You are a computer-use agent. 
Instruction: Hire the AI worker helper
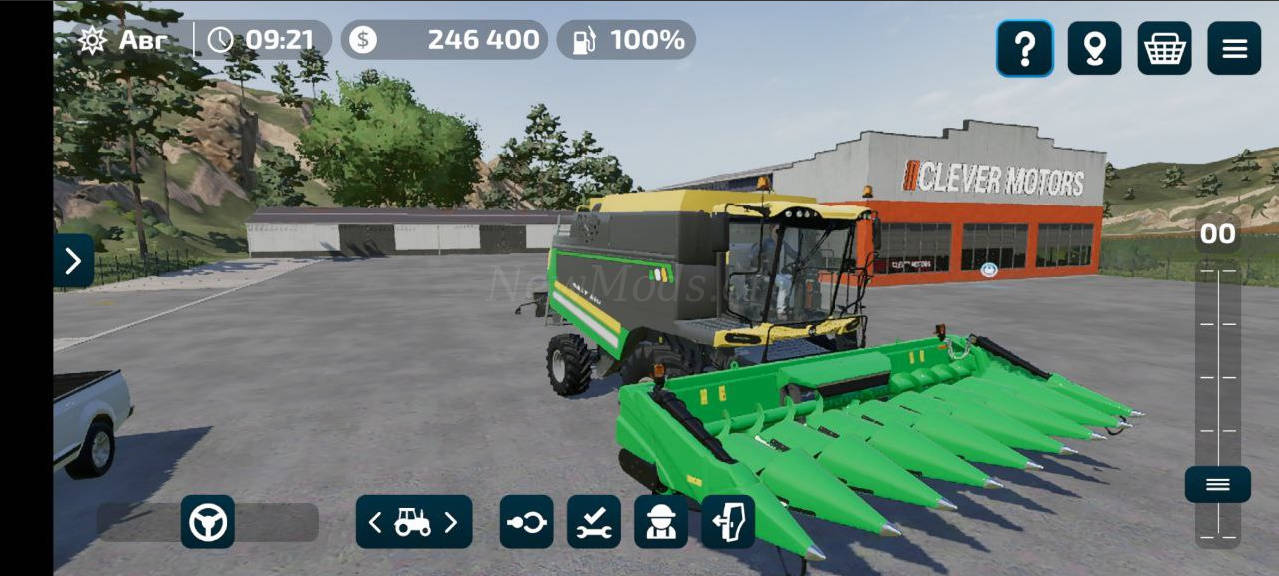coord(661,522)
